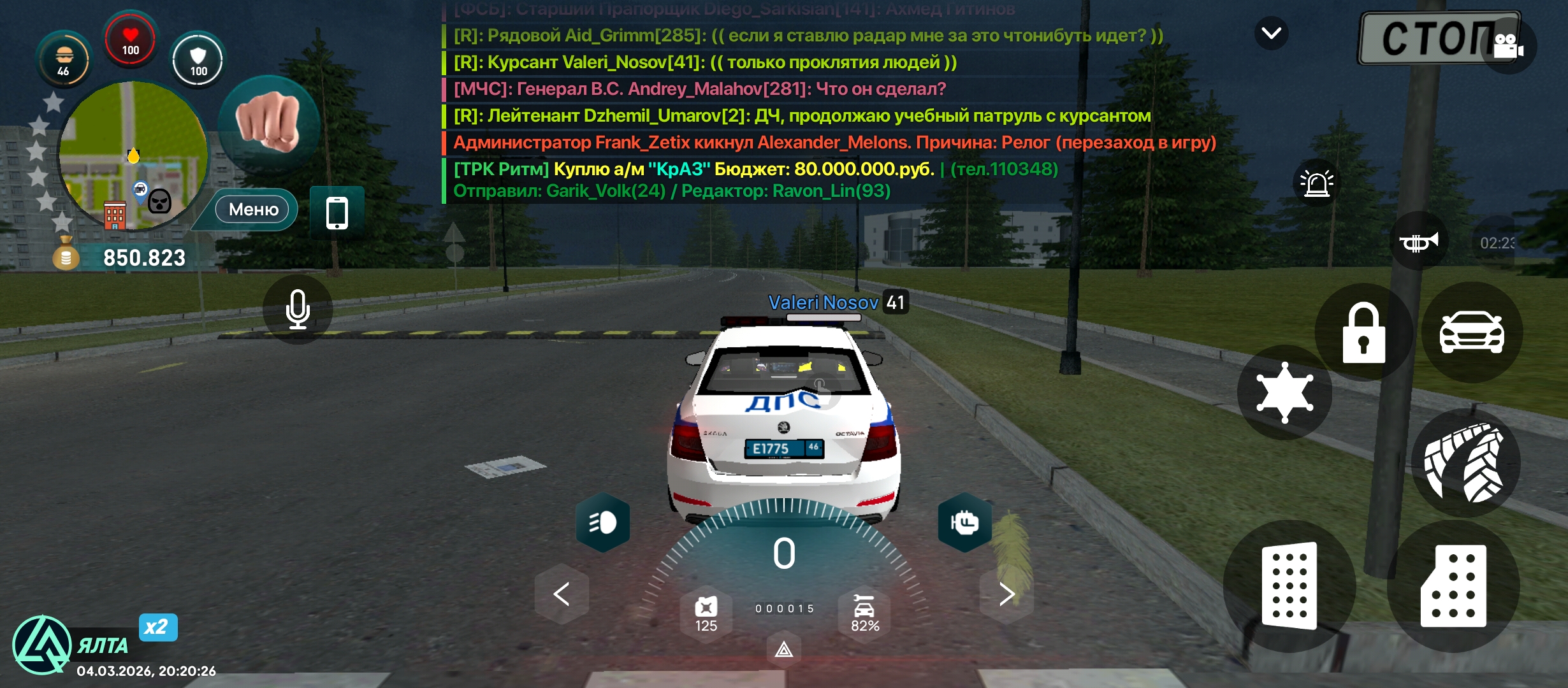Viewport: 1568px width, 688px height.
Task: Toggle the headlights hexagon button
Action: [602, 522]
